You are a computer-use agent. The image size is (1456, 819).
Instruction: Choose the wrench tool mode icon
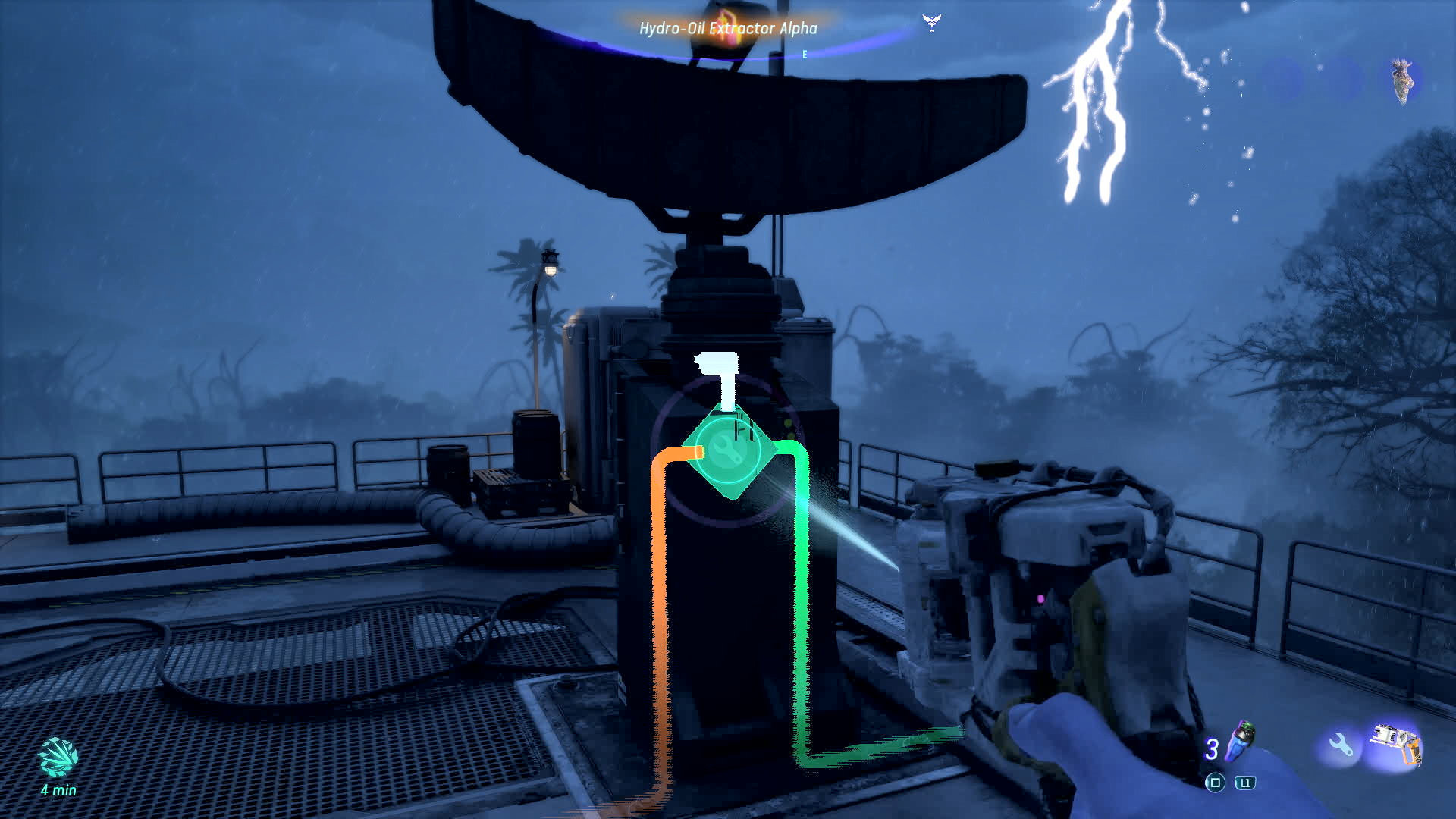[1340, 745]
